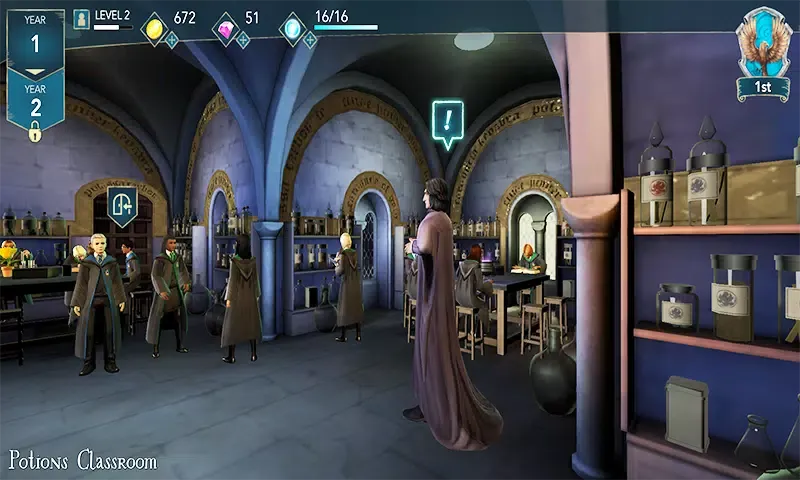Open the player profile portrait icon
800x480 pixels.
coord(82,19)
